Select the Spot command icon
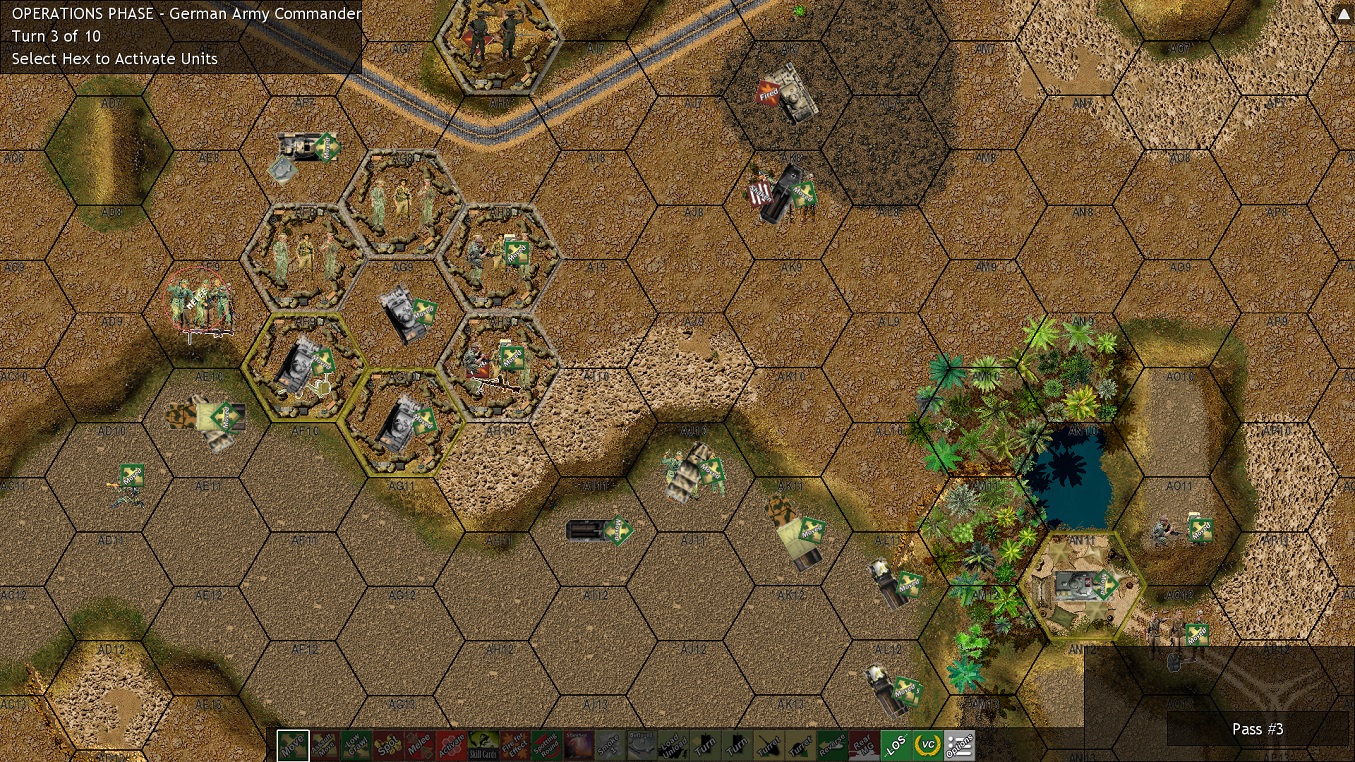This screenshot has height=762, width=1355. coord(388,744)
